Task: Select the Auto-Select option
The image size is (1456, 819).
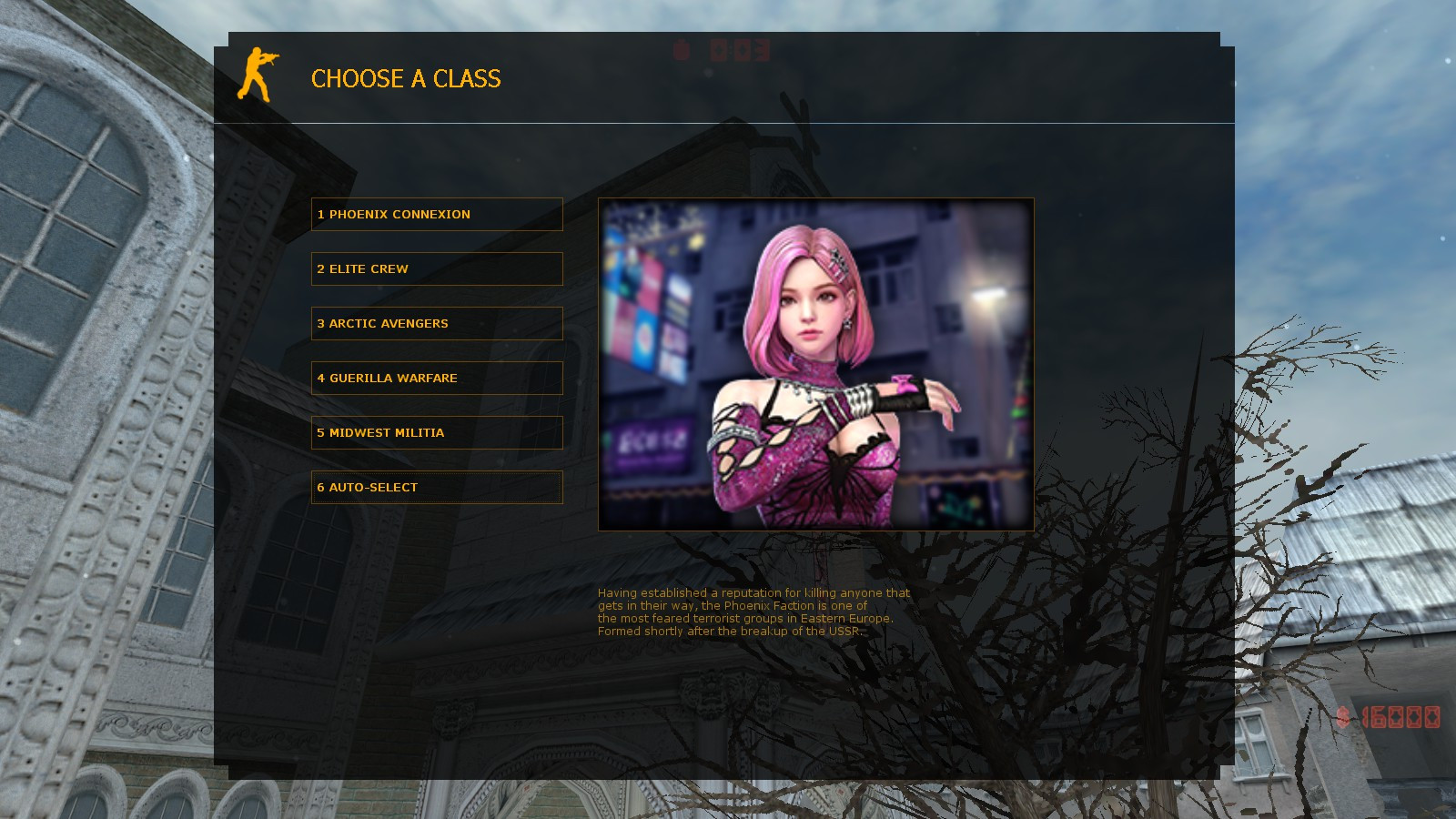Action: click(437, 487)
